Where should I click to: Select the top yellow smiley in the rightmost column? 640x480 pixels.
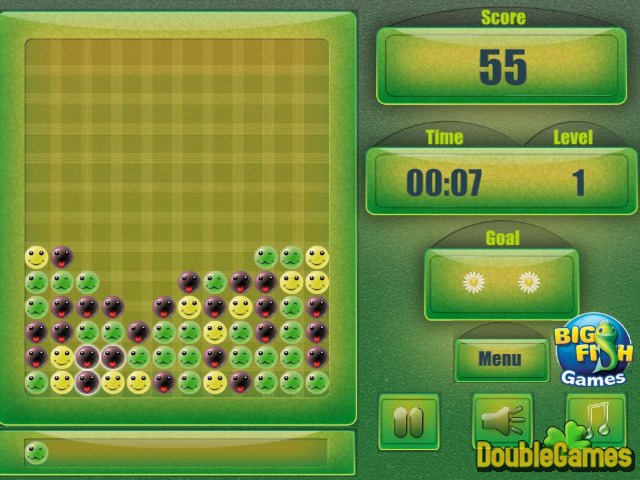click(317, 257)
